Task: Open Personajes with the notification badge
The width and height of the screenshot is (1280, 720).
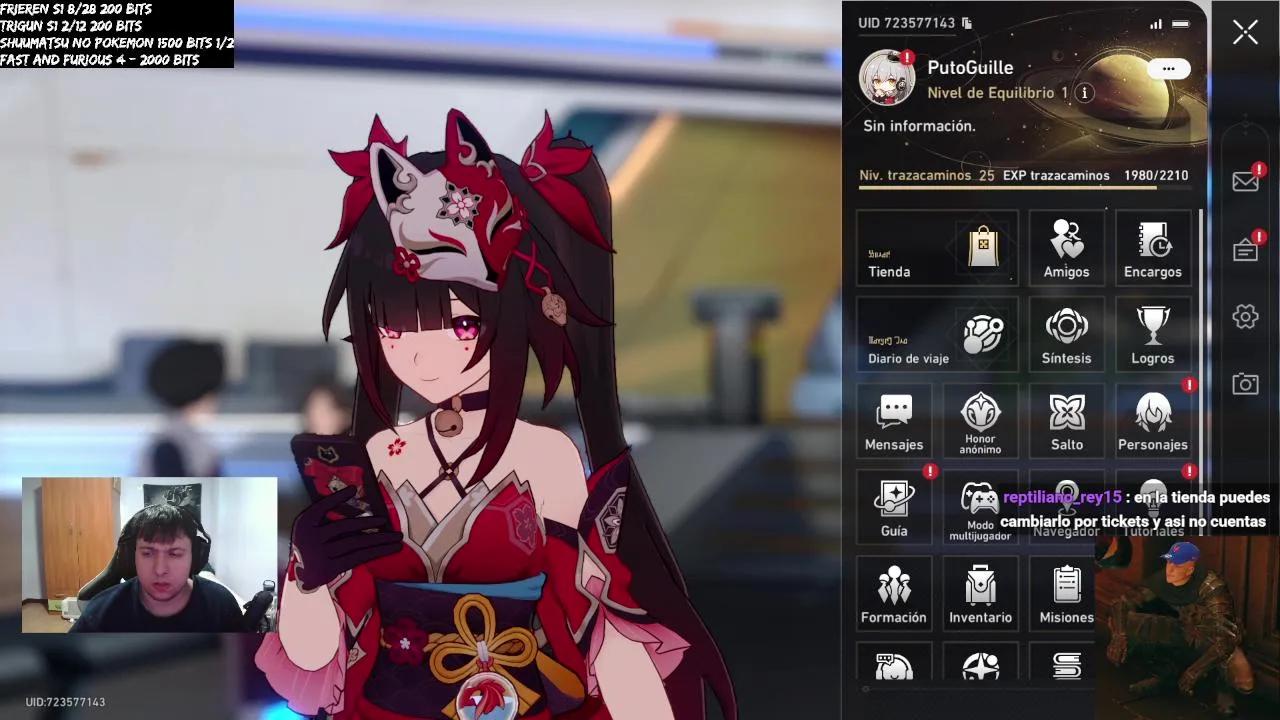Action: [1153, 420]
